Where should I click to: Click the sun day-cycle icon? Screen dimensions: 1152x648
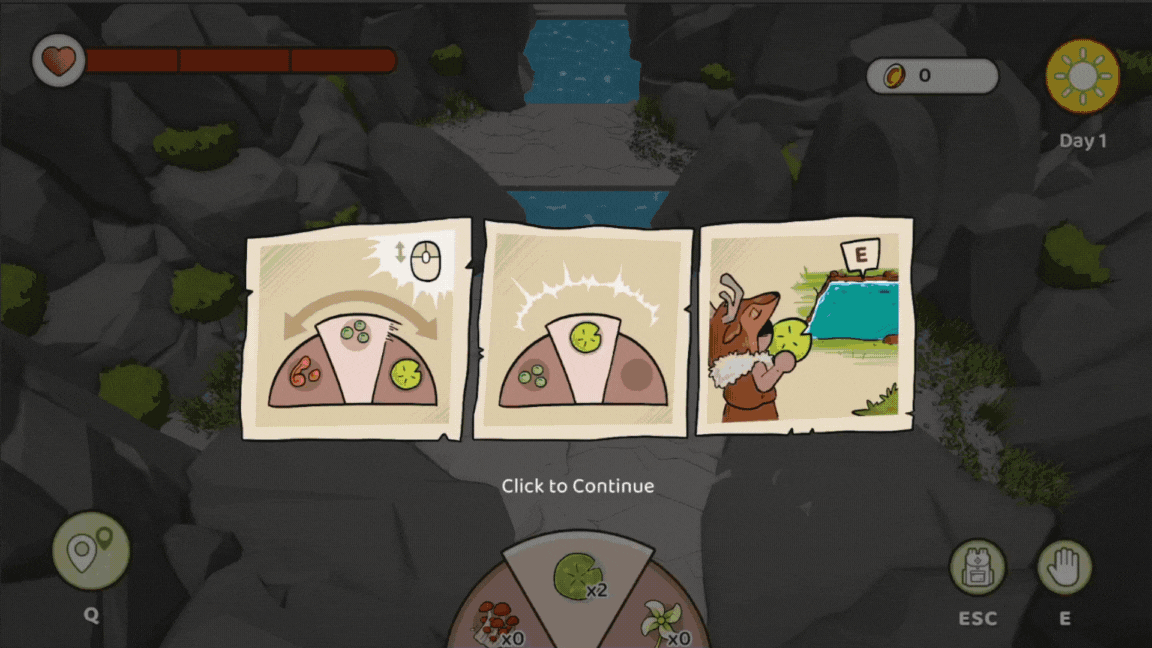[1082, 77]
